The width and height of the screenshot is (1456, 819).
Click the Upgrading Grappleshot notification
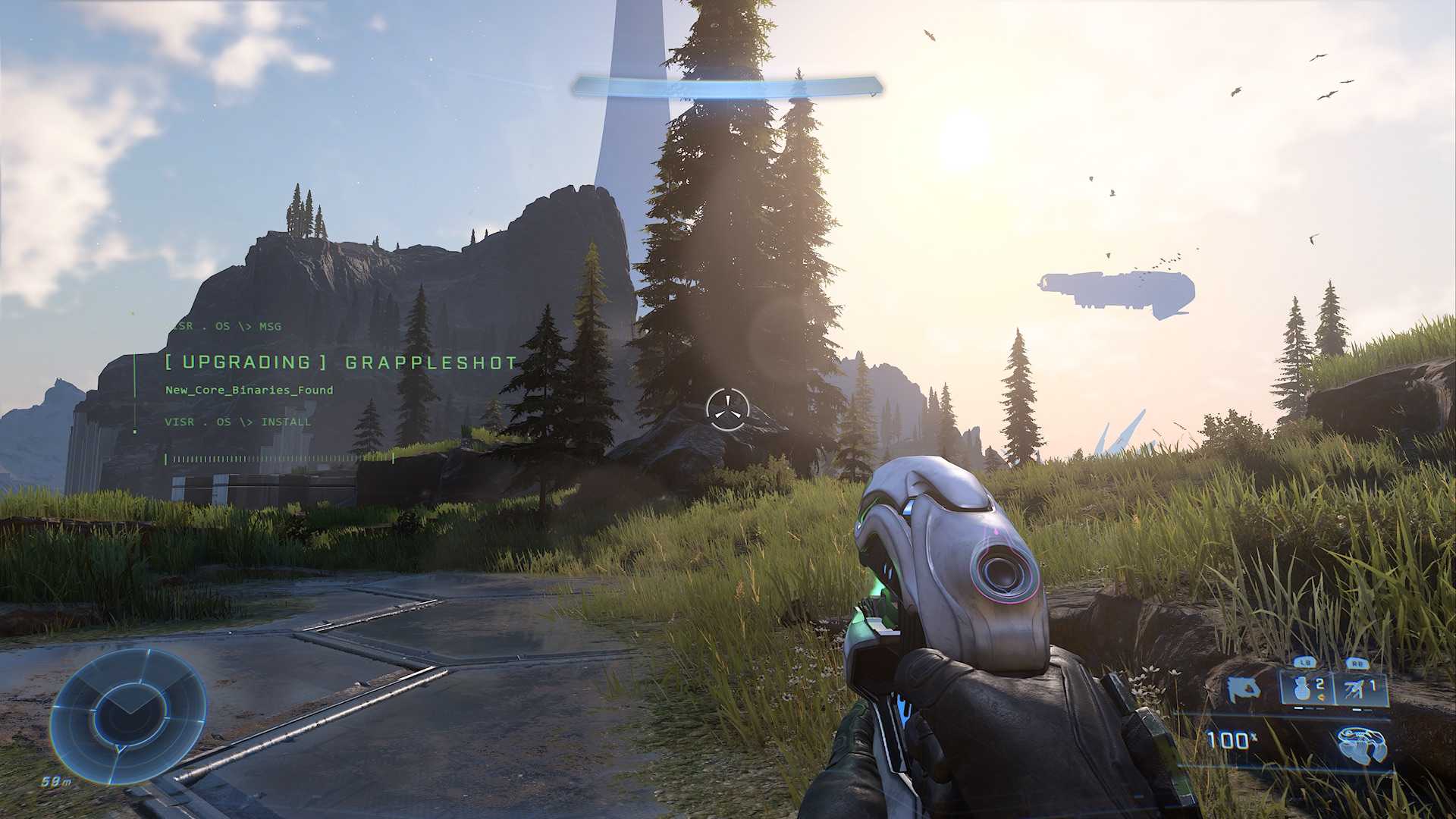pyautogui.click(x=340, y=362)
